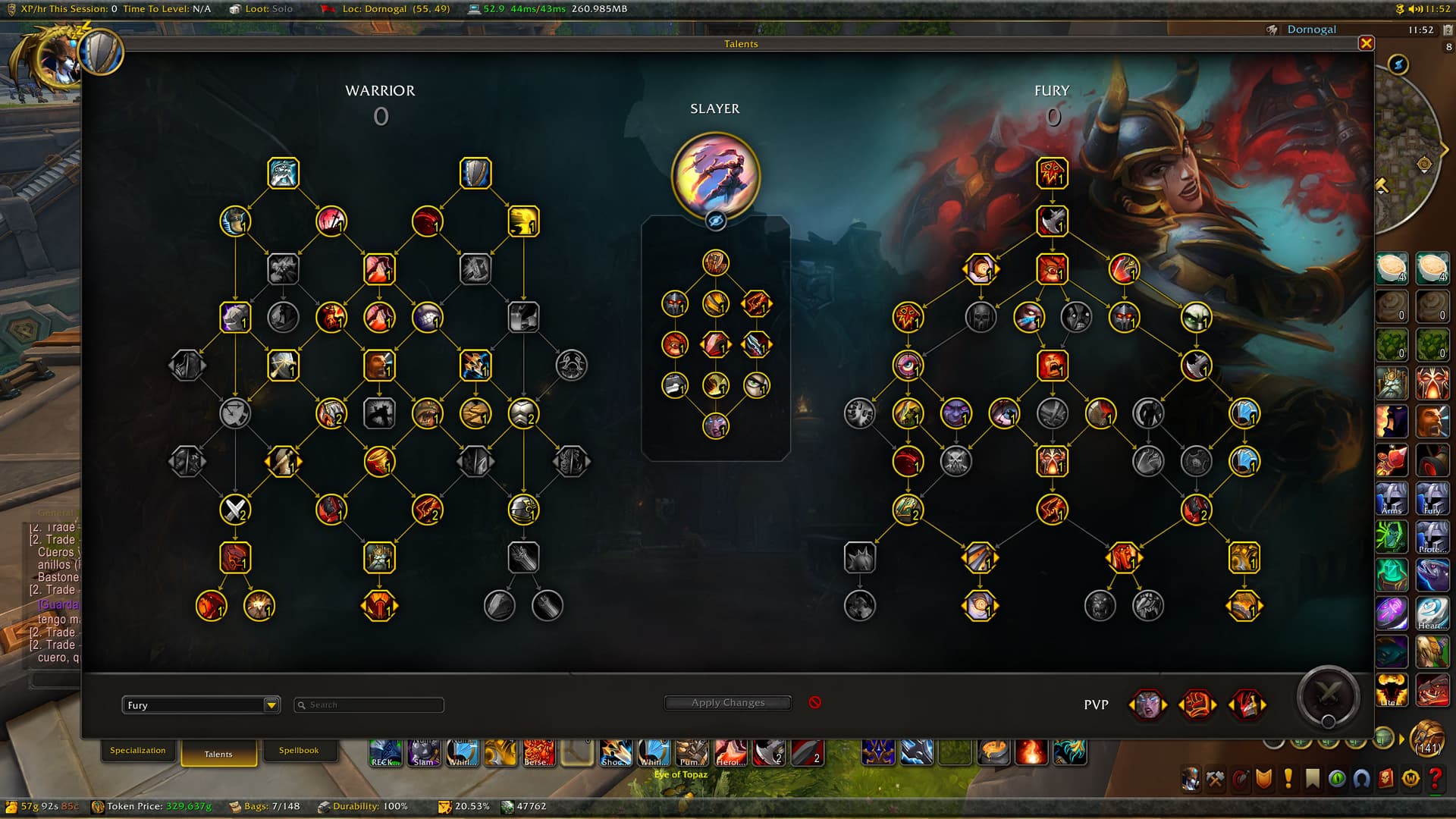Select the large Slayer hero talent portrait

pyautogui.click(x=715, y=174)
